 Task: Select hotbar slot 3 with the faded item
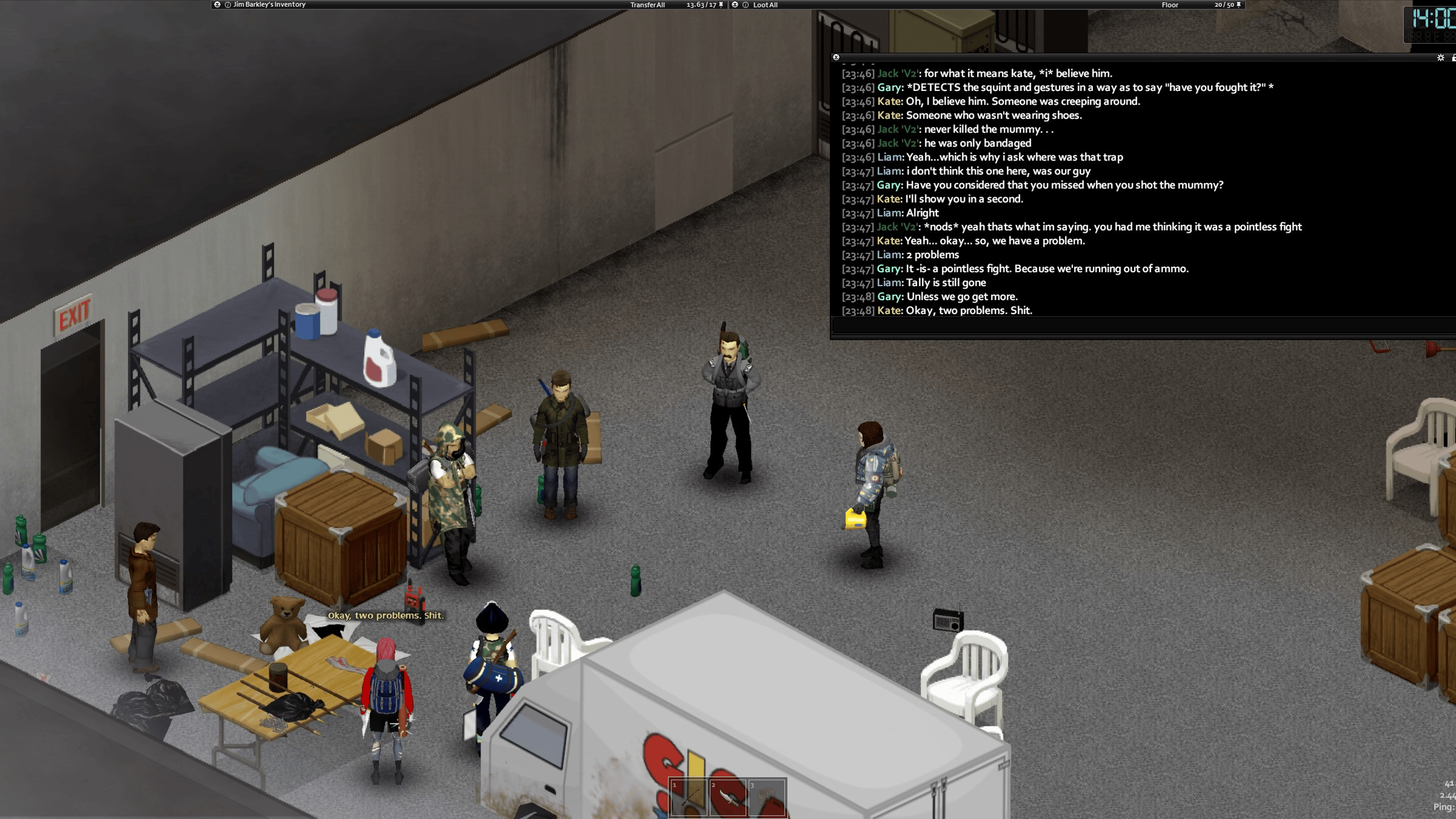[767, 798]
